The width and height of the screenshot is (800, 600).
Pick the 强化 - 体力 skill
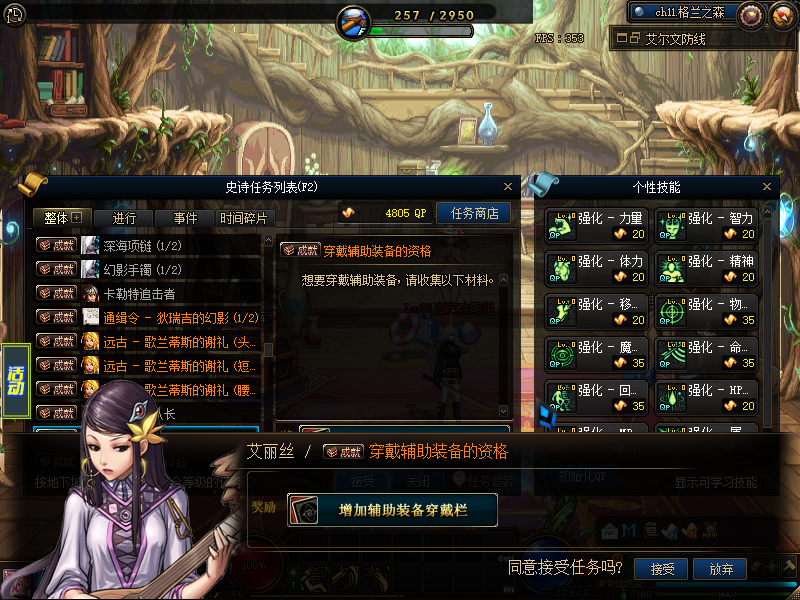tap(597, 268)
